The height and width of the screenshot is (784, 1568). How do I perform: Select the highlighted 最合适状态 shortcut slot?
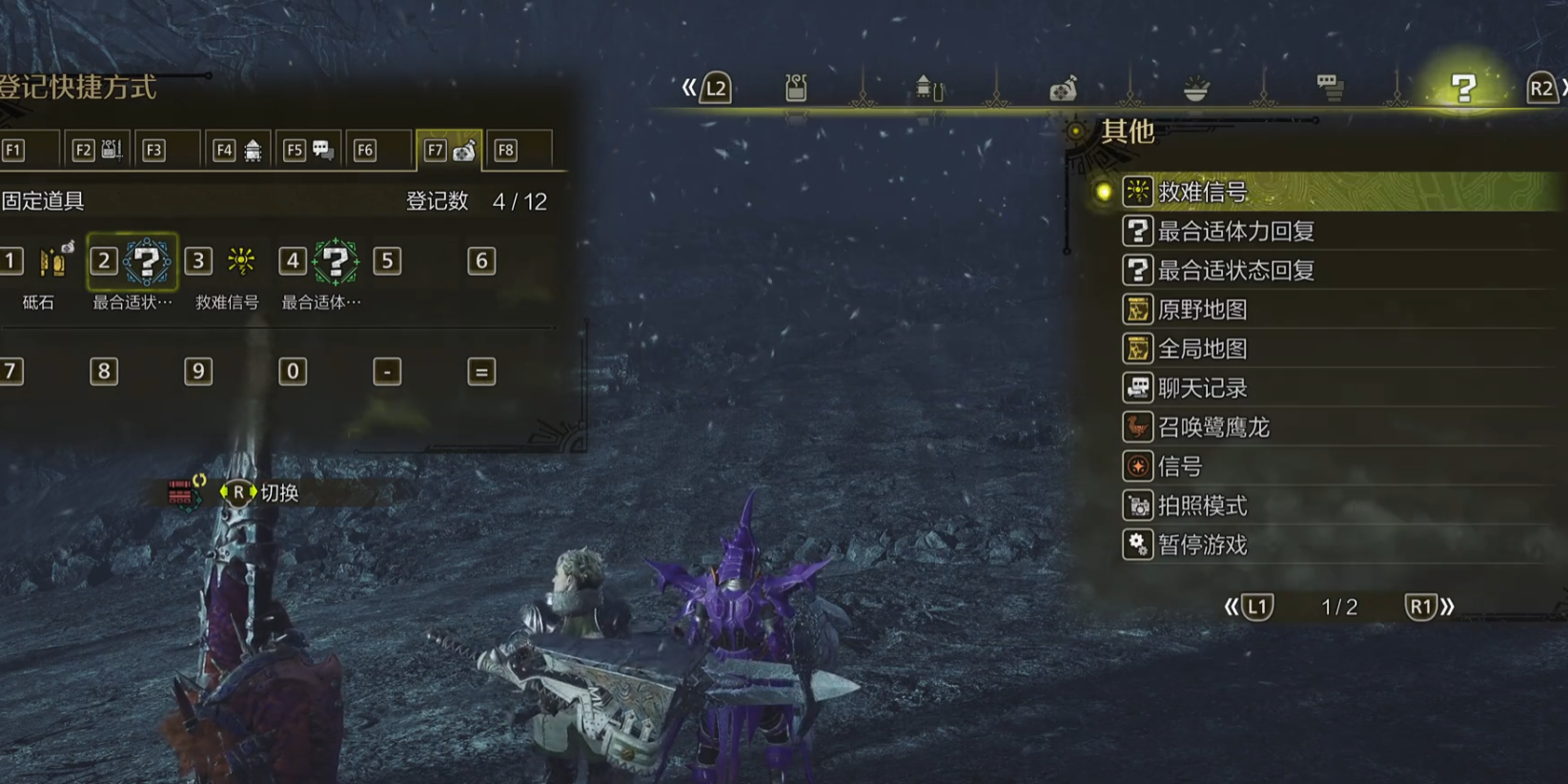click(x=147, y=261)
